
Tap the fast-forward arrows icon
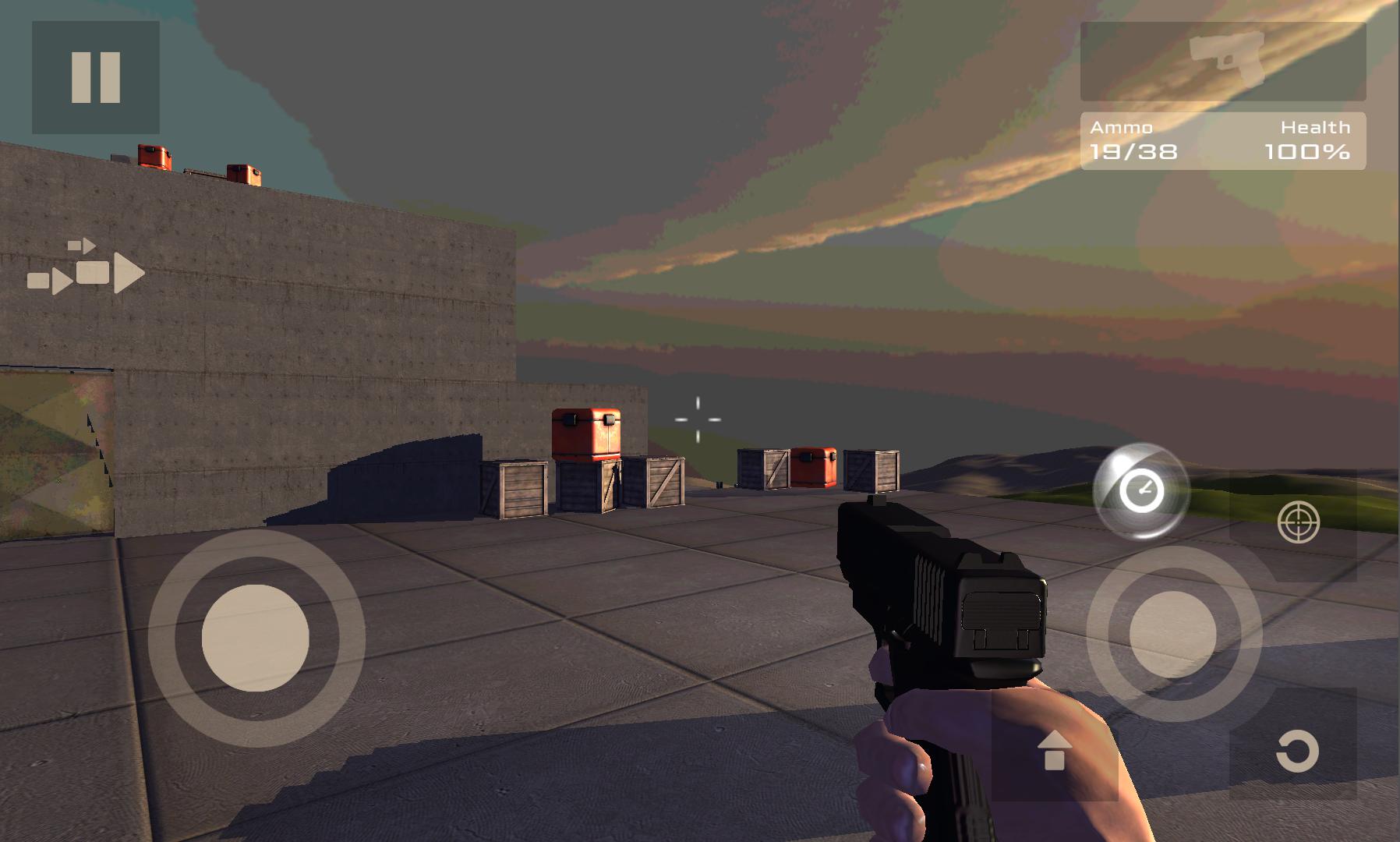click(87, 268)
